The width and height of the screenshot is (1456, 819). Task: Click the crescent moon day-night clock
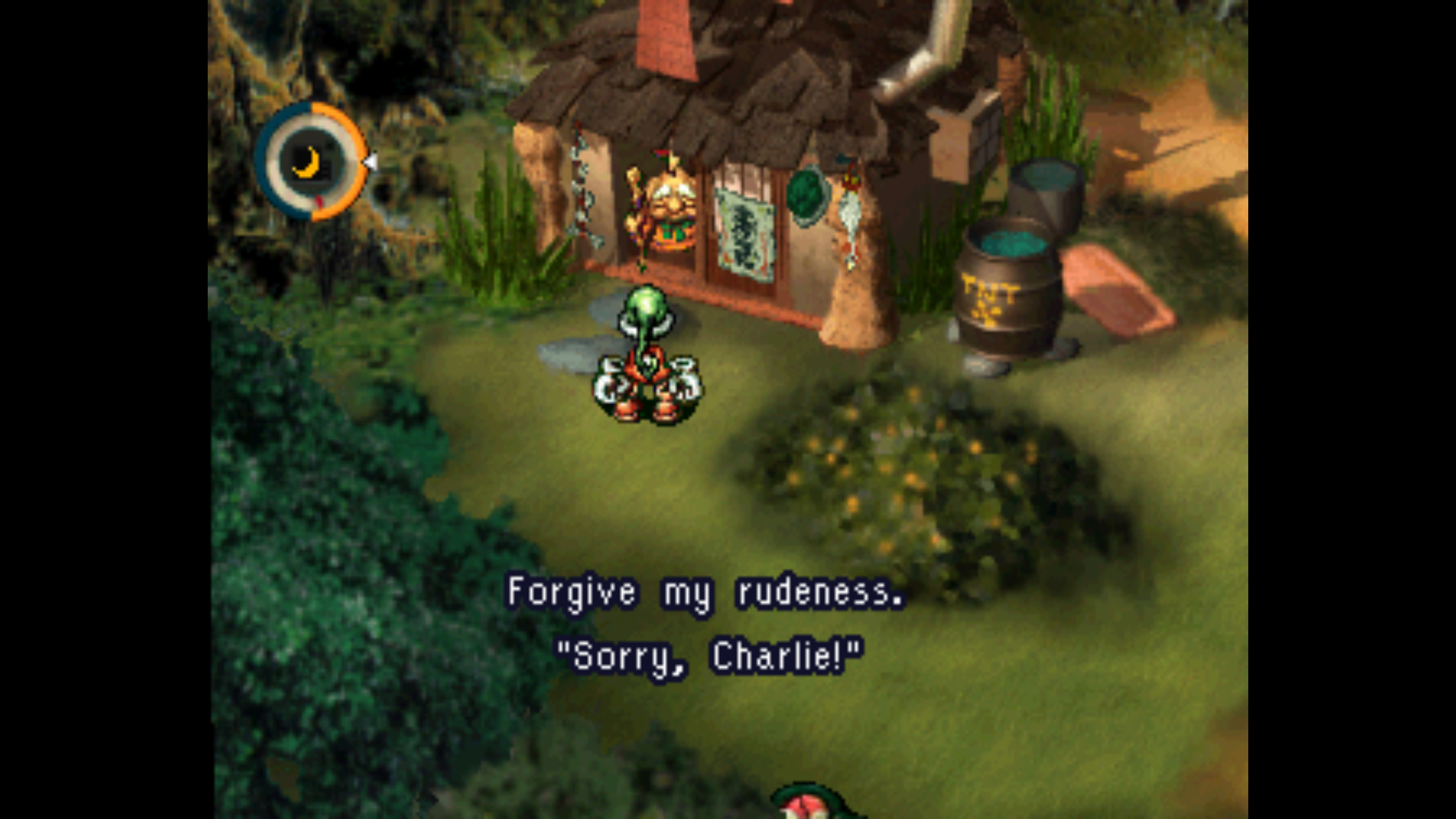(x=310, y=162)
